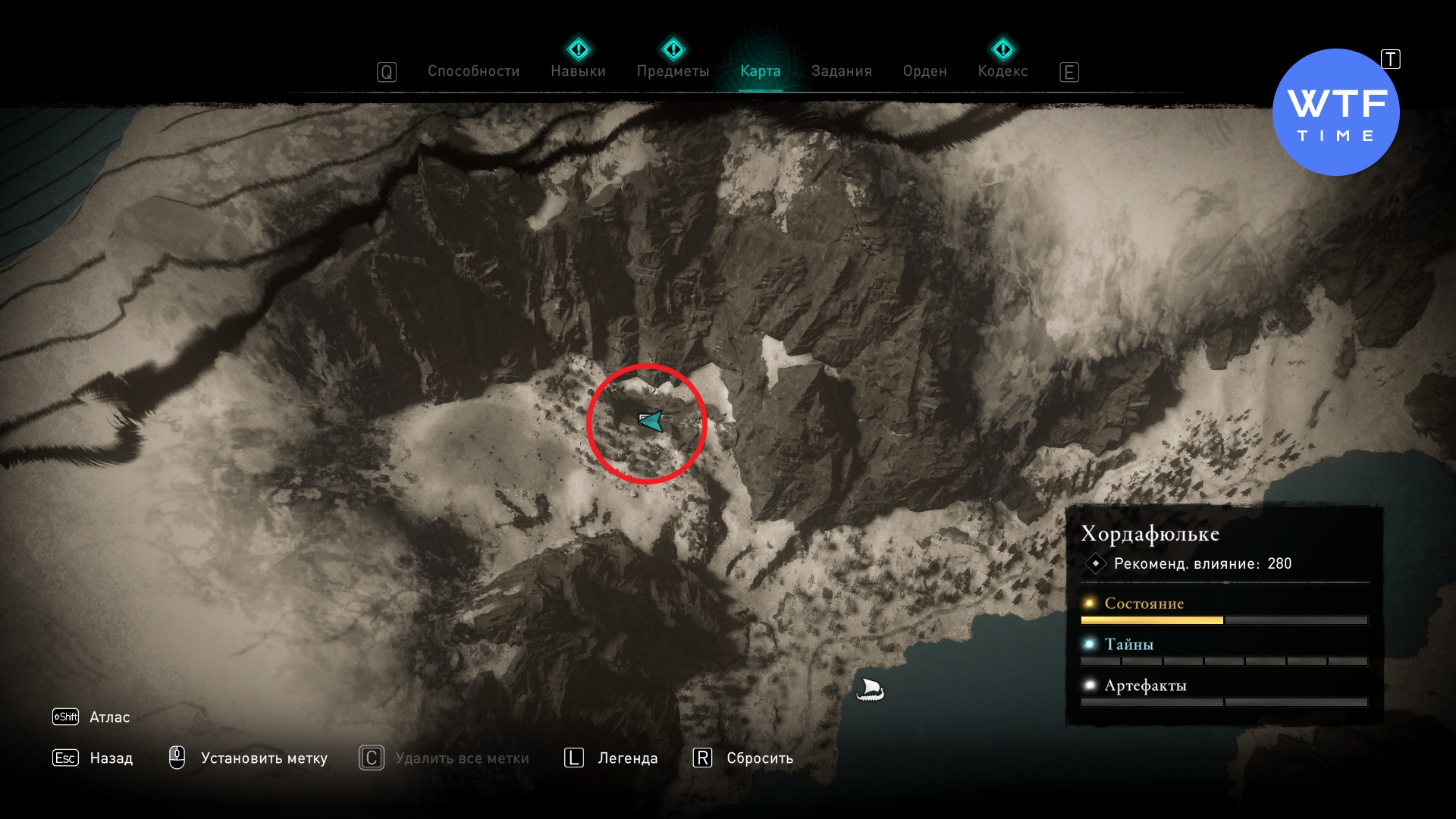The width and height of the screenshot is (1456, 819).
Task: Open the Навыки tab
Action: pos(578,71)
